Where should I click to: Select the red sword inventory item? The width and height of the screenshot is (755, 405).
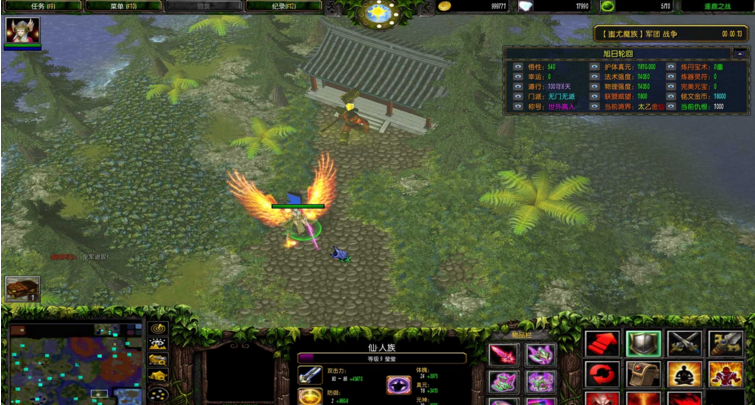point(502,354)
